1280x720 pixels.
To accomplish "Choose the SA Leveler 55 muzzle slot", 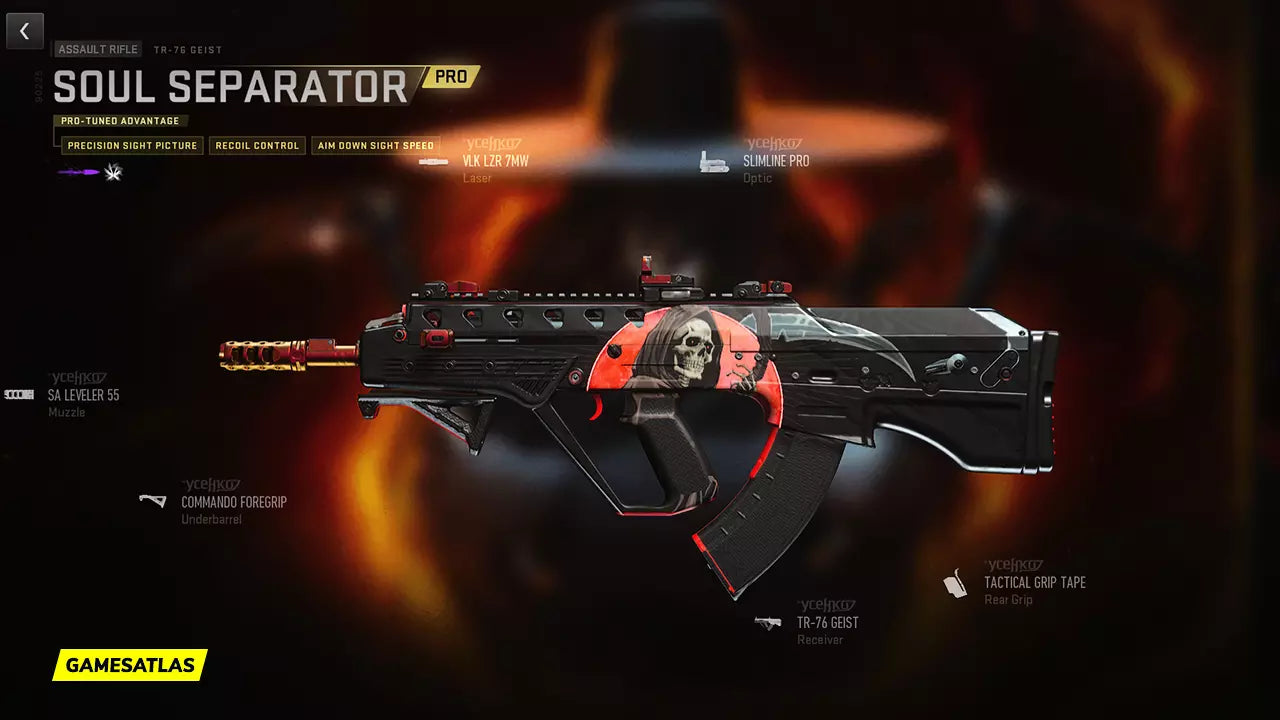I will coord(83,395).
